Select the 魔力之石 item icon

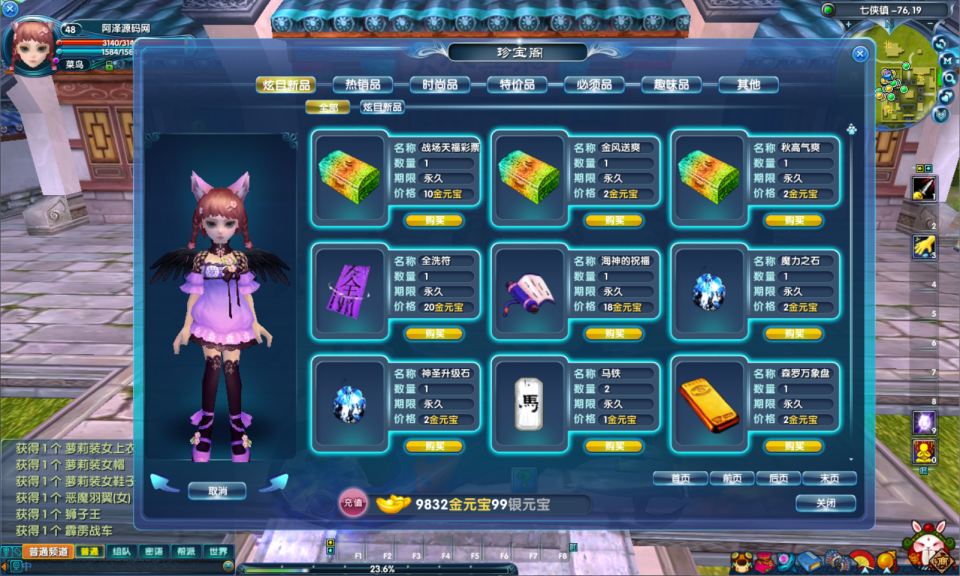pyautogui.click(x=707, y=291)
